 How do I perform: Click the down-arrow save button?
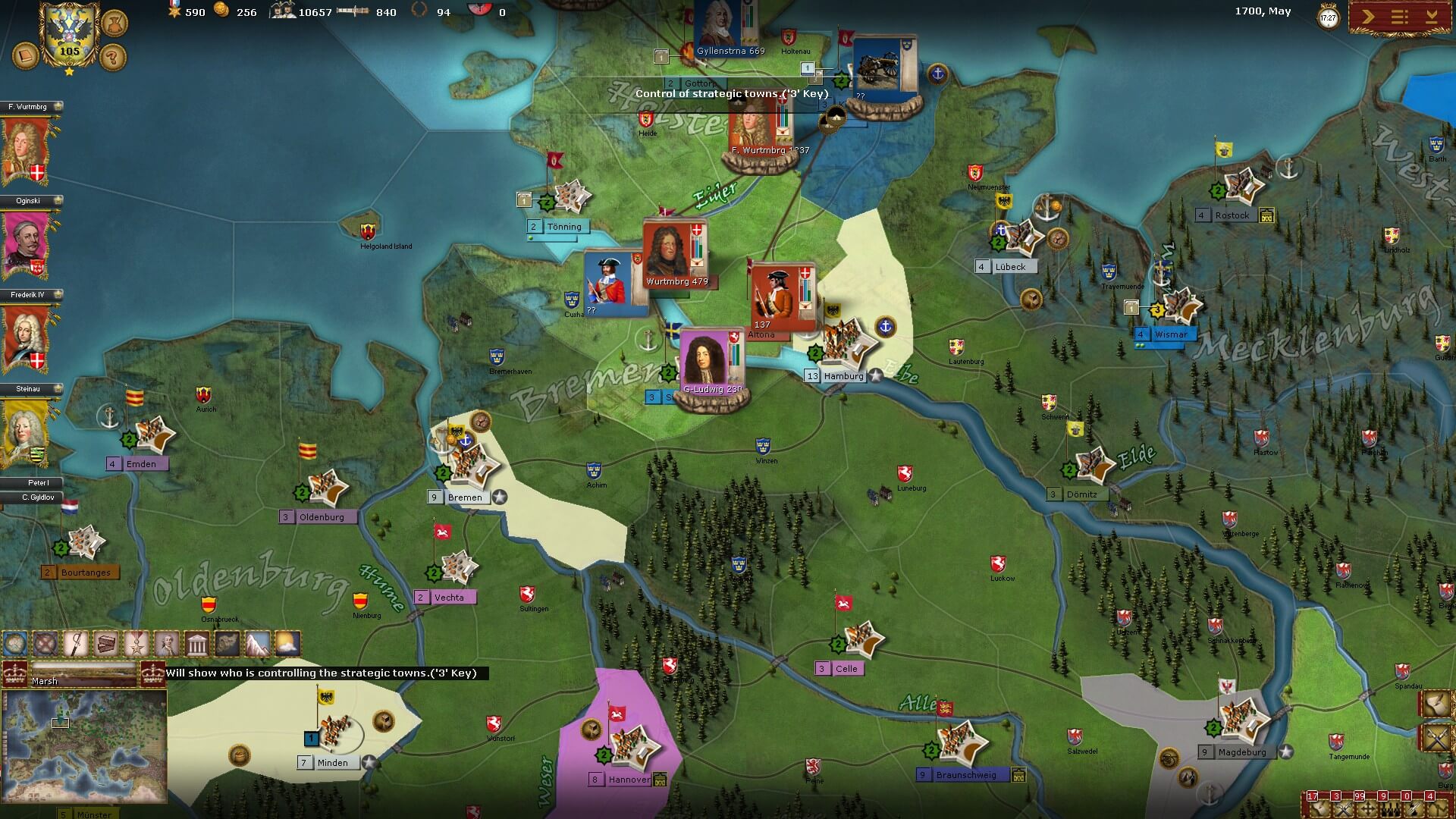coord(1431,17)
